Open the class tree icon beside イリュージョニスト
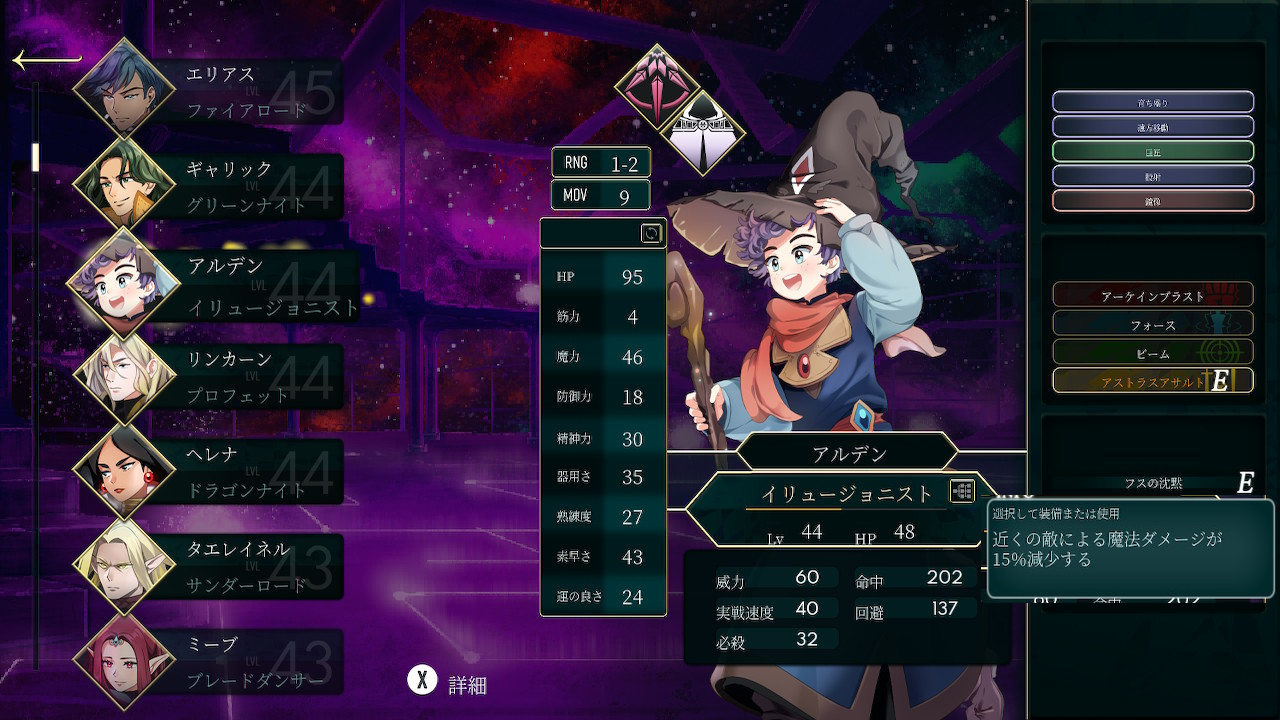Image resolution: width=1280 pixels, height=720 pixels. [962, 491]
